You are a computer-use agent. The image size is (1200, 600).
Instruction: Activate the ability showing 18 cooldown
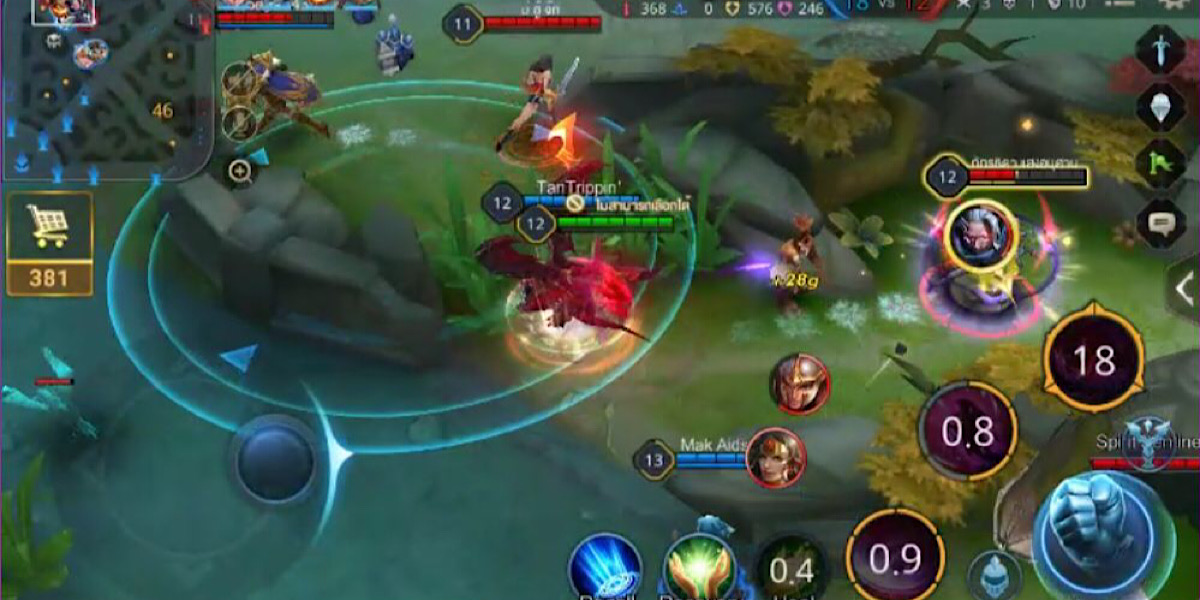[1093, 361]
